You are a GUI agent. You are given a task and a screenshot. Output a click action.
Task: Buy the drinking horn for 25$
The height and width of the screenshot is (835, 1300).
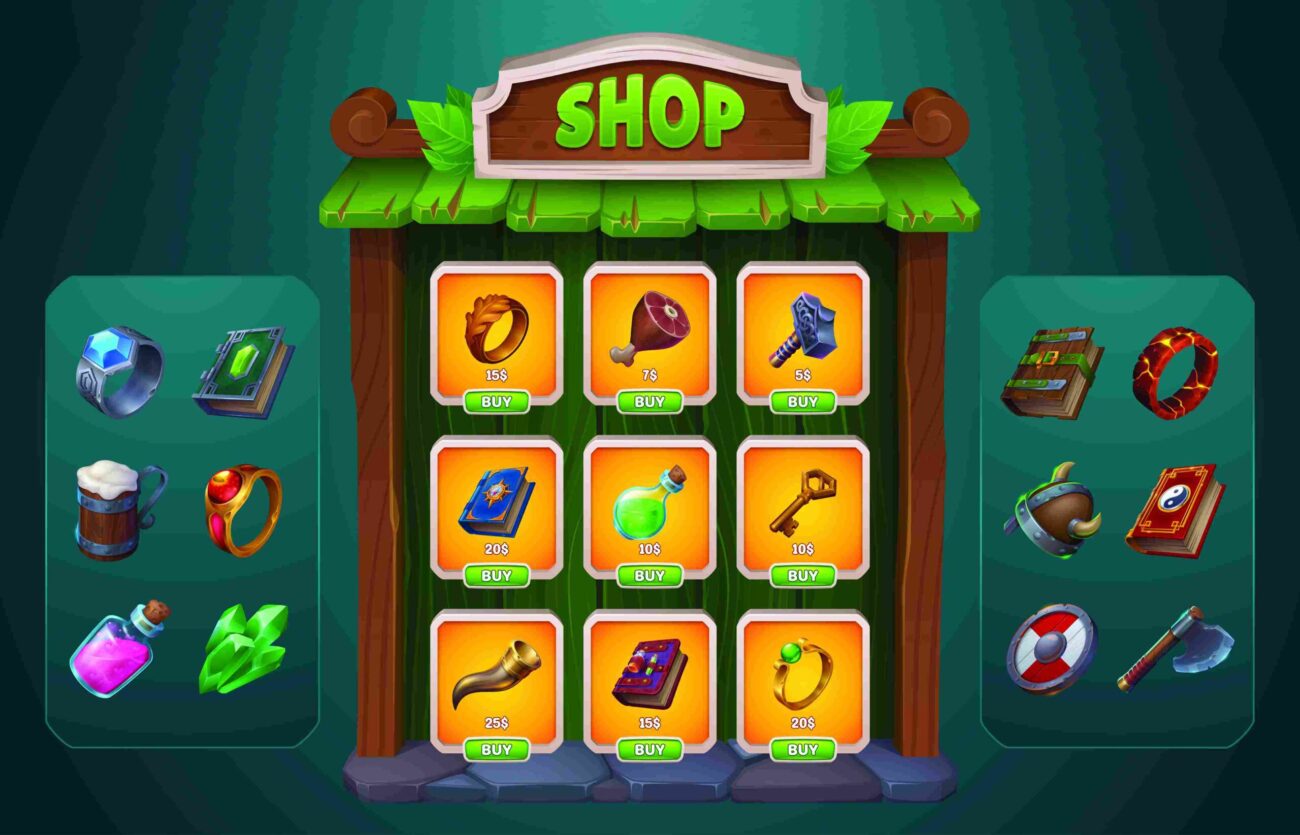(x=497, y=746)
